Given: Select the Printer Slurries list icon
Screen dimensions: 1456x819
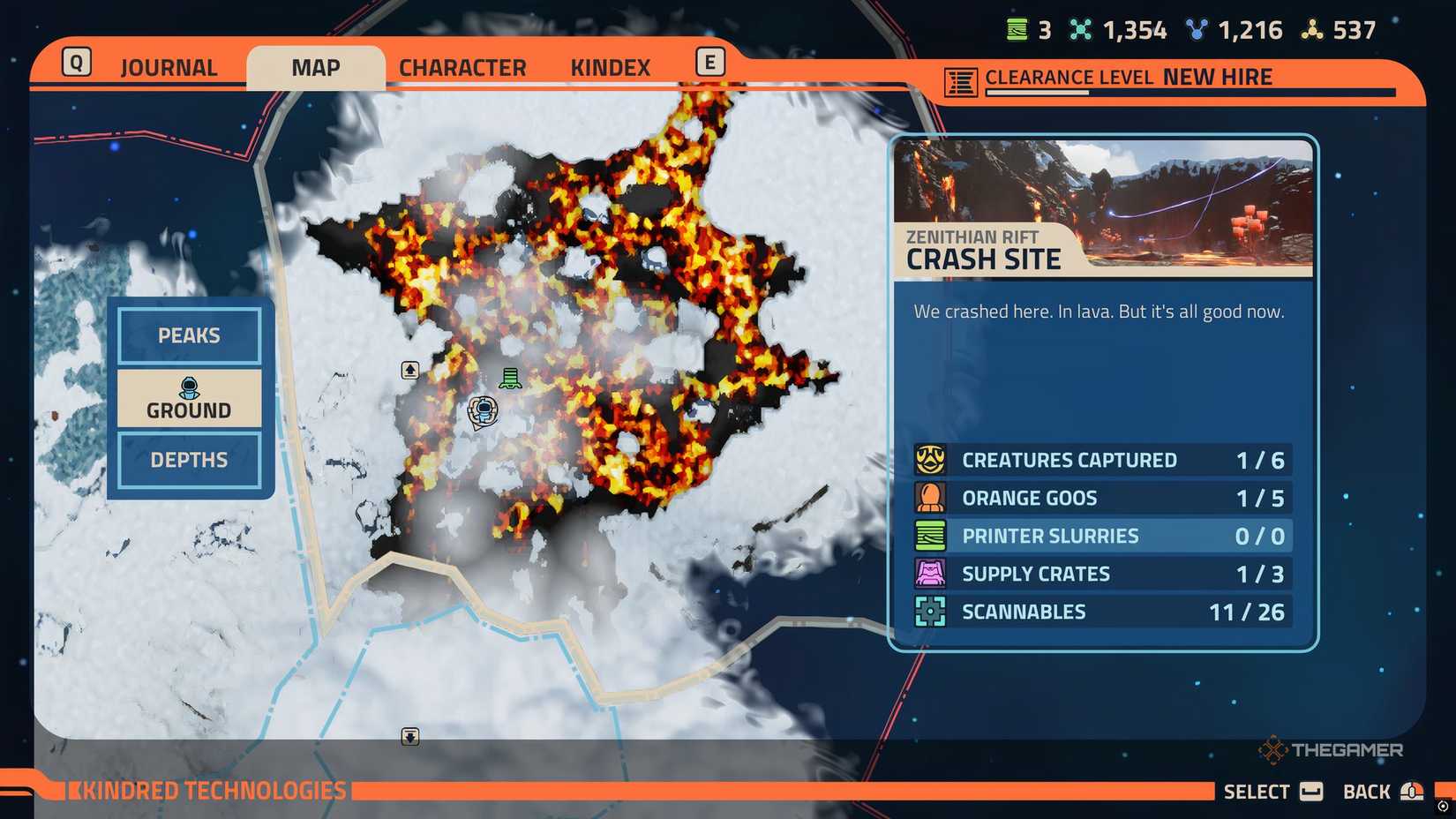Looking at the screenshot, I should point(929,536).
